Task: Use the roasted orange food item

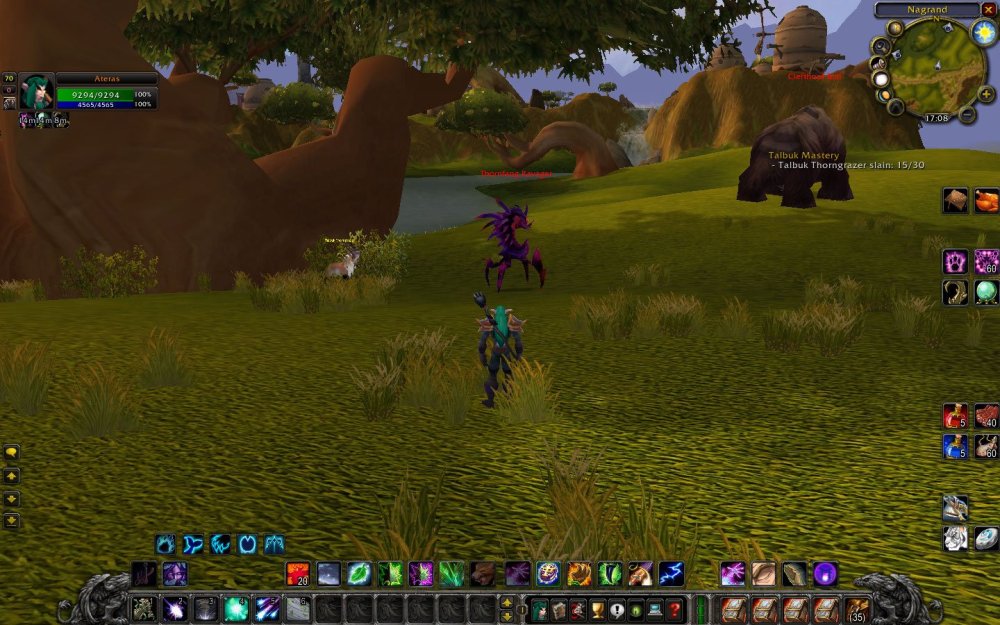Action: click(986, 201)
